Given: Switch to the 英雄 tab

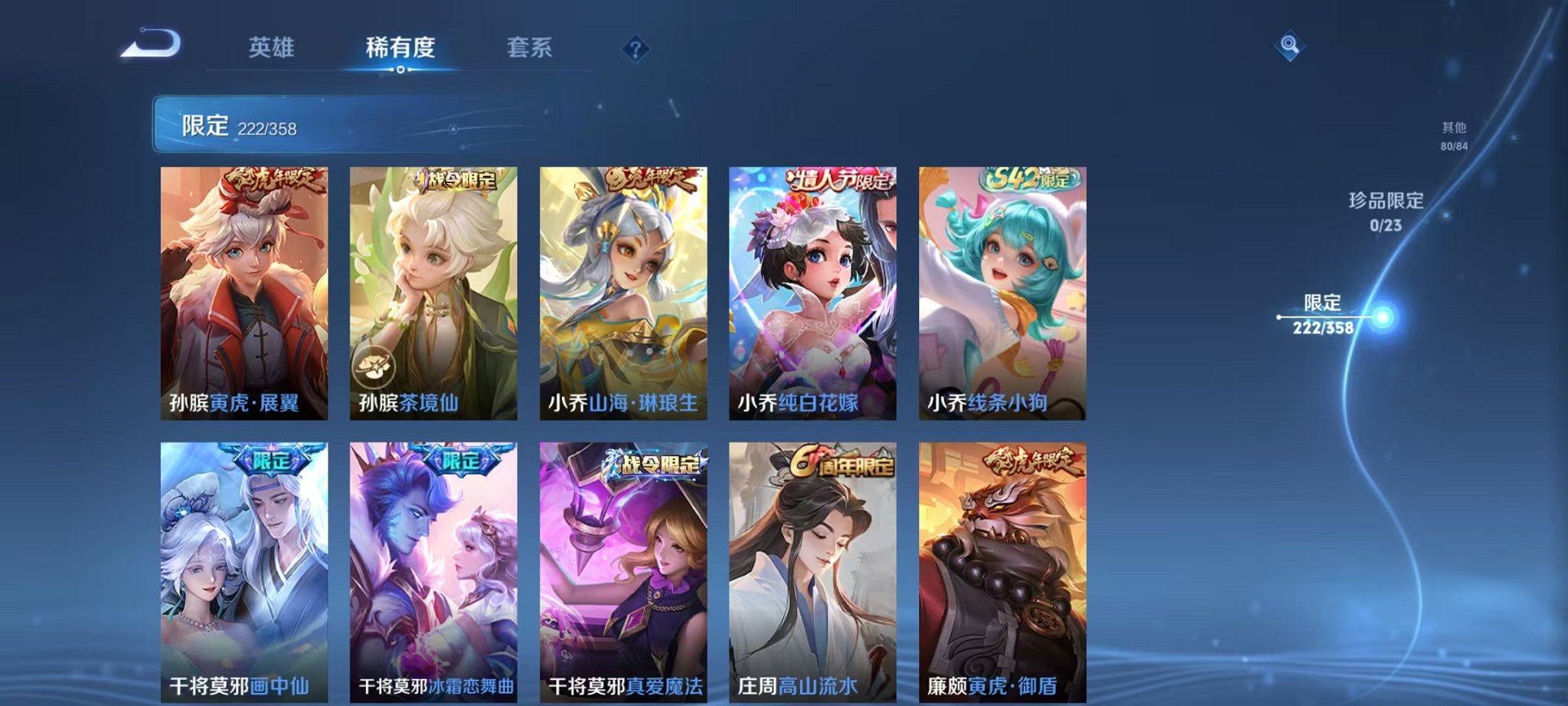Looking at the screenshot, I should click(273, 48).
